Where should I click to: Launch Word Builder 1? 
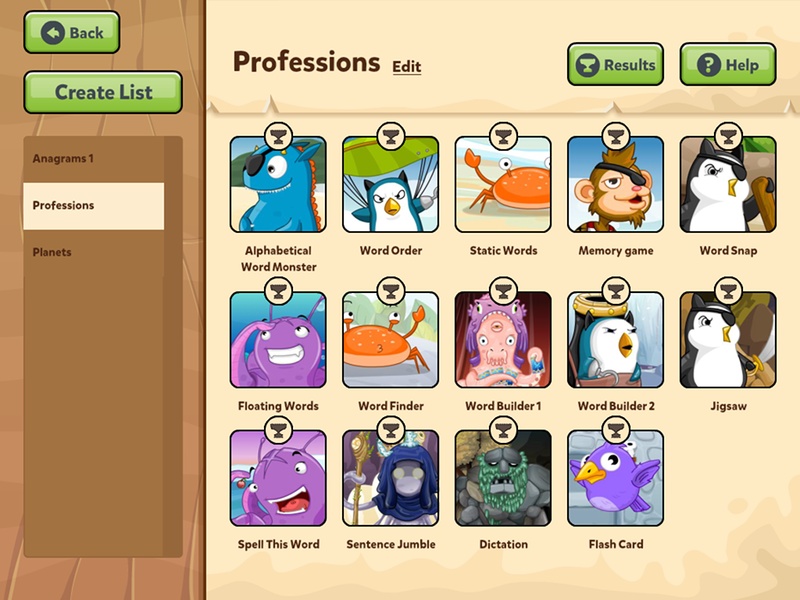click(x=503, y=340)
